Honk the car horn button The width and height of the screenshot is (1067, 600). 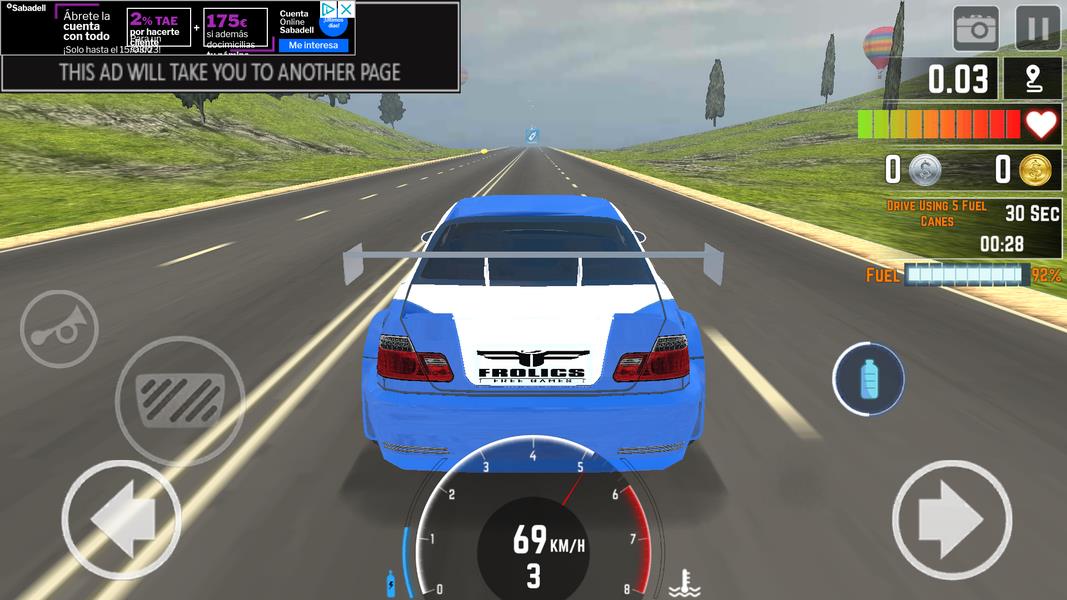point(58,330)
